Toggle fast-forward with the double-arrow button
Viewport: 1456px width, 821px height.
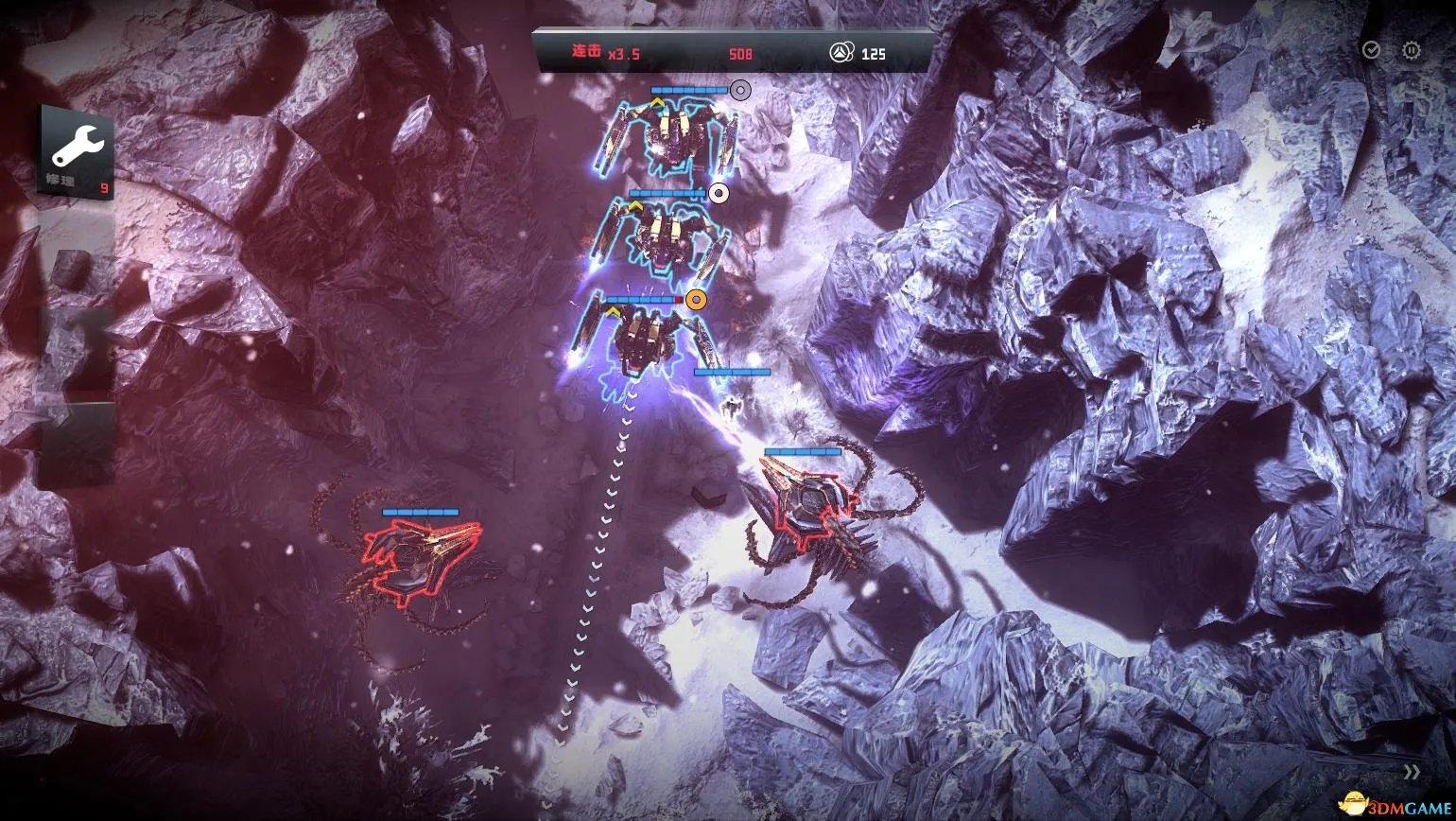pyautogui.click(x=1412, y=772)
